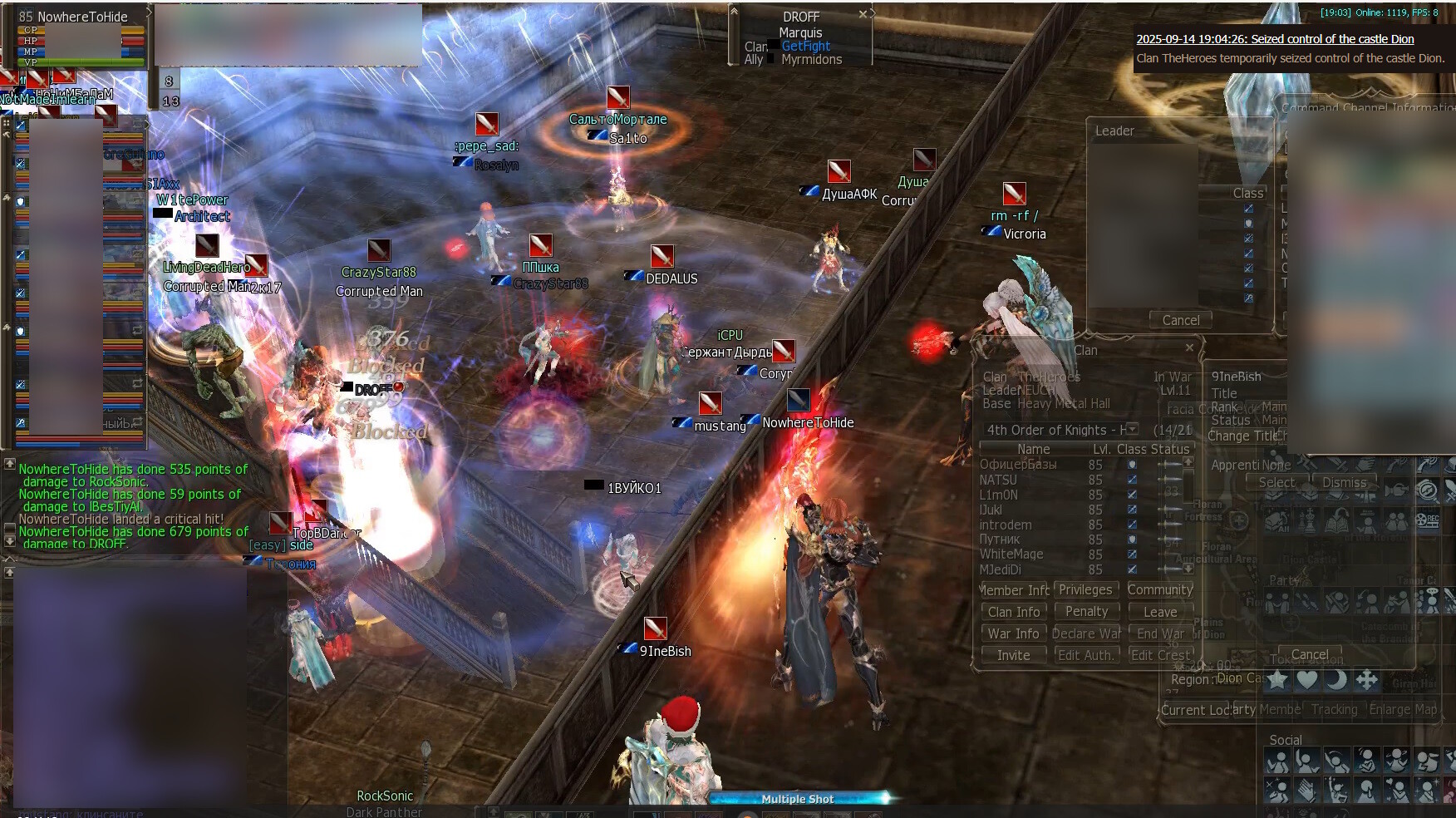Choose the apprentice Select button
Image resolution: width=1456 pixels, height=818 pixels.
(x=1276, y=482)
